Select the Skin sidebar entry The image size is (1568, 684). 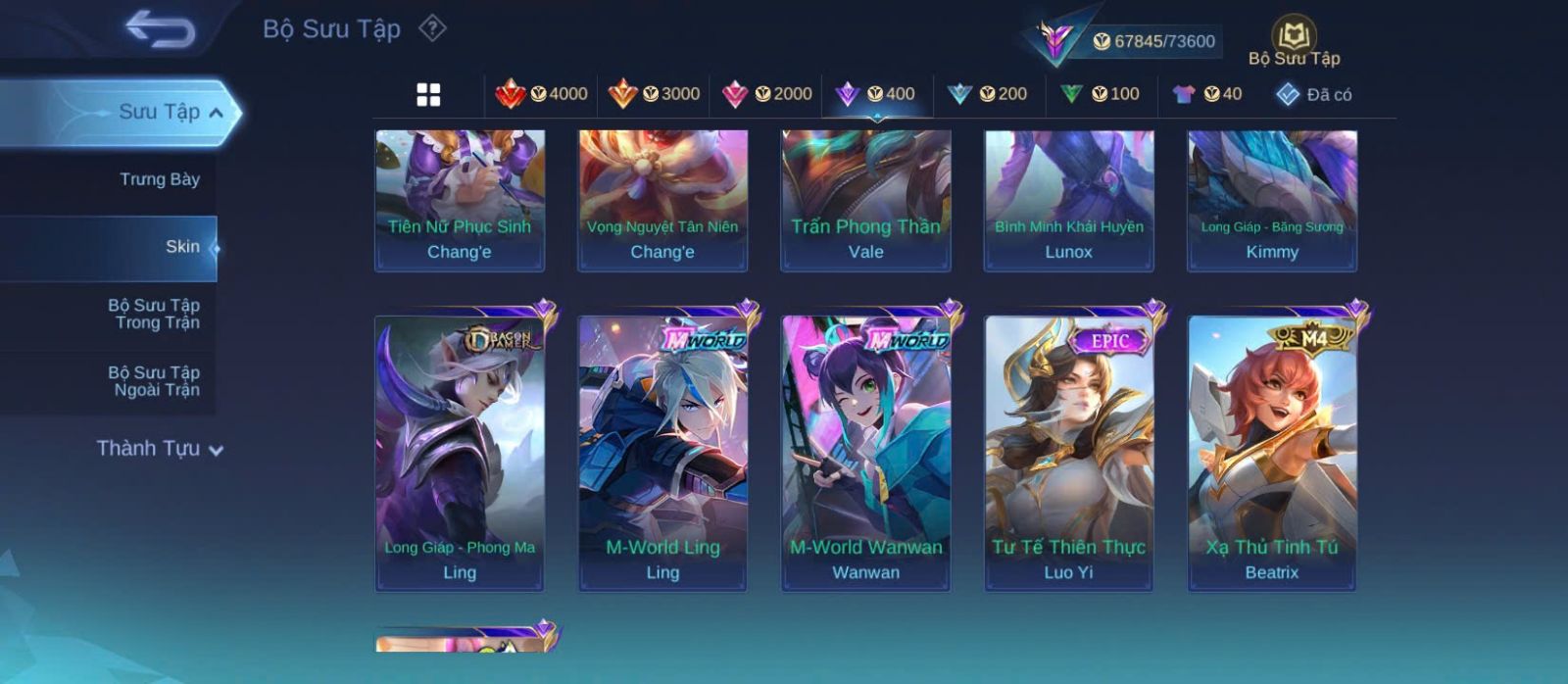(x=181, y=247)
